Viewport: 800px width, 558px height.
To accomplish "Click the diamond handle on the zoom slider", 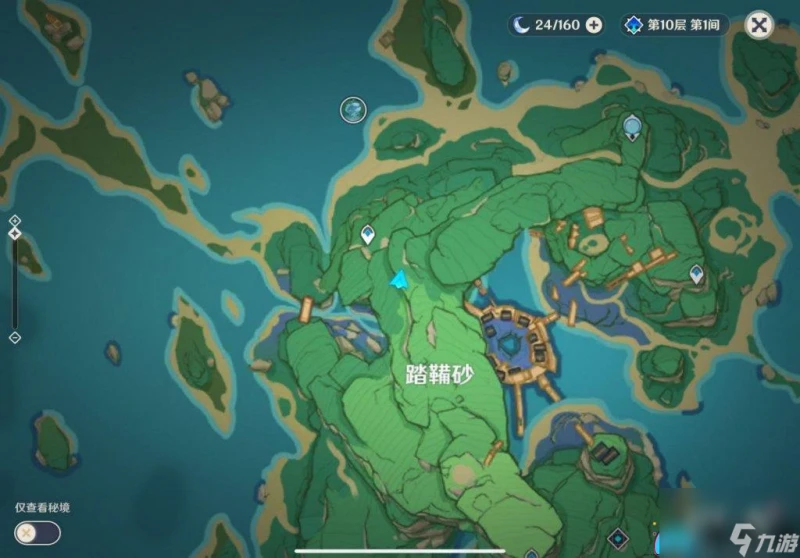I will pyautogui.click(x=14, y=233).
